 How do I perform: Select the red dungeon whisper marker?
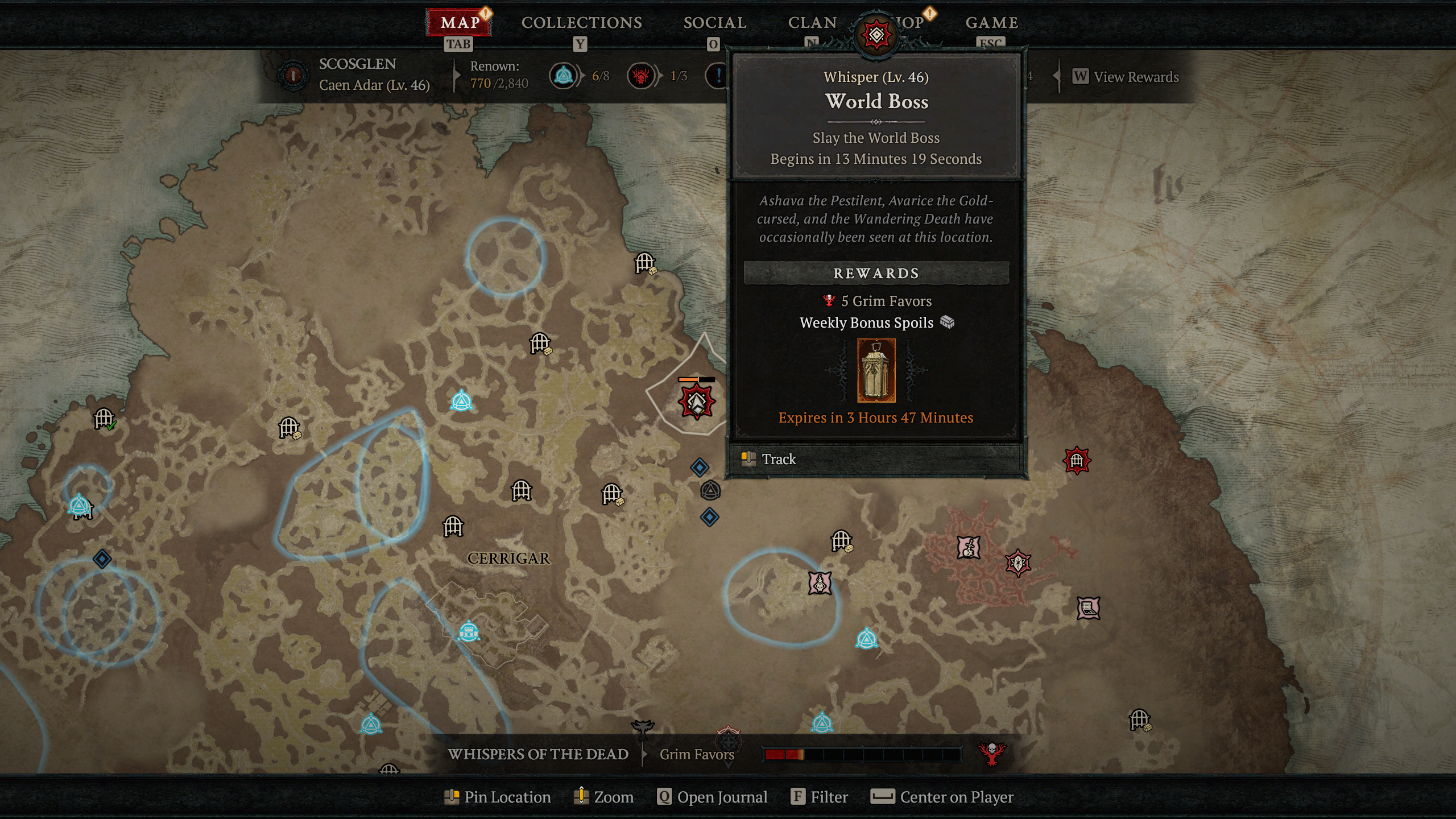1077,460
